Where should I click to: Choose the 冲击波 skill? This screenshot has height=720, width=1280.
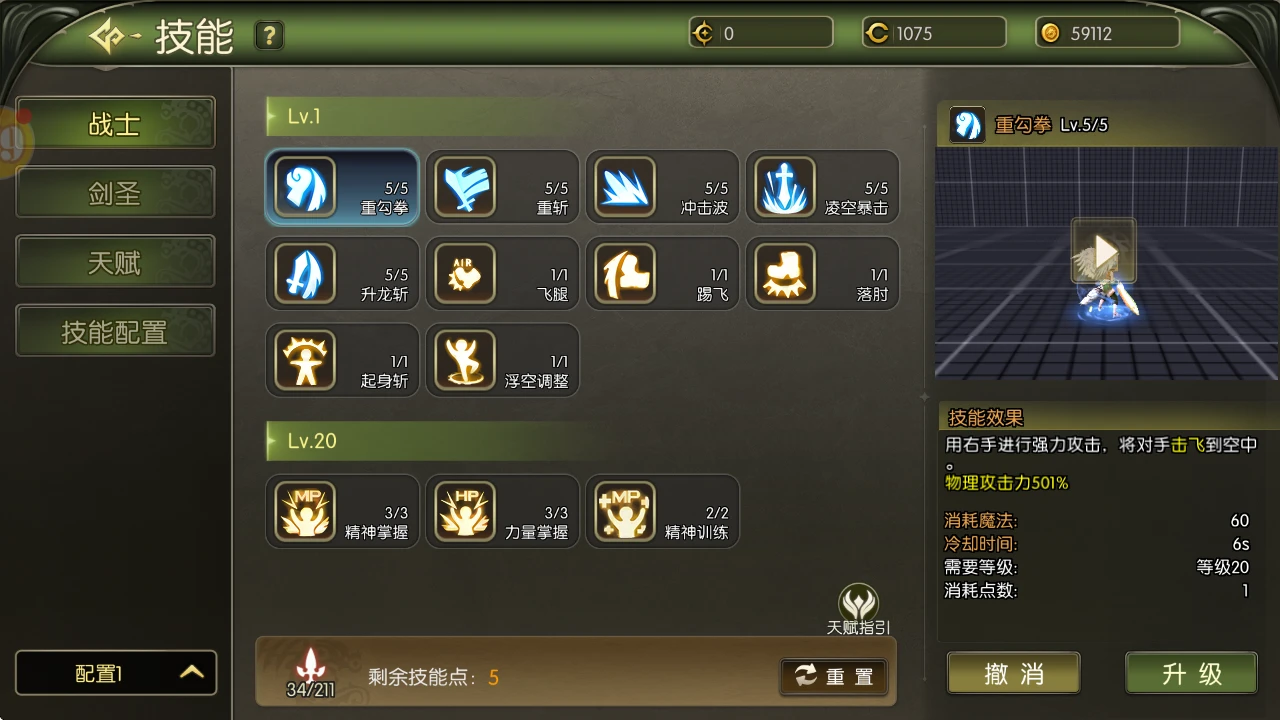point(662,187)
